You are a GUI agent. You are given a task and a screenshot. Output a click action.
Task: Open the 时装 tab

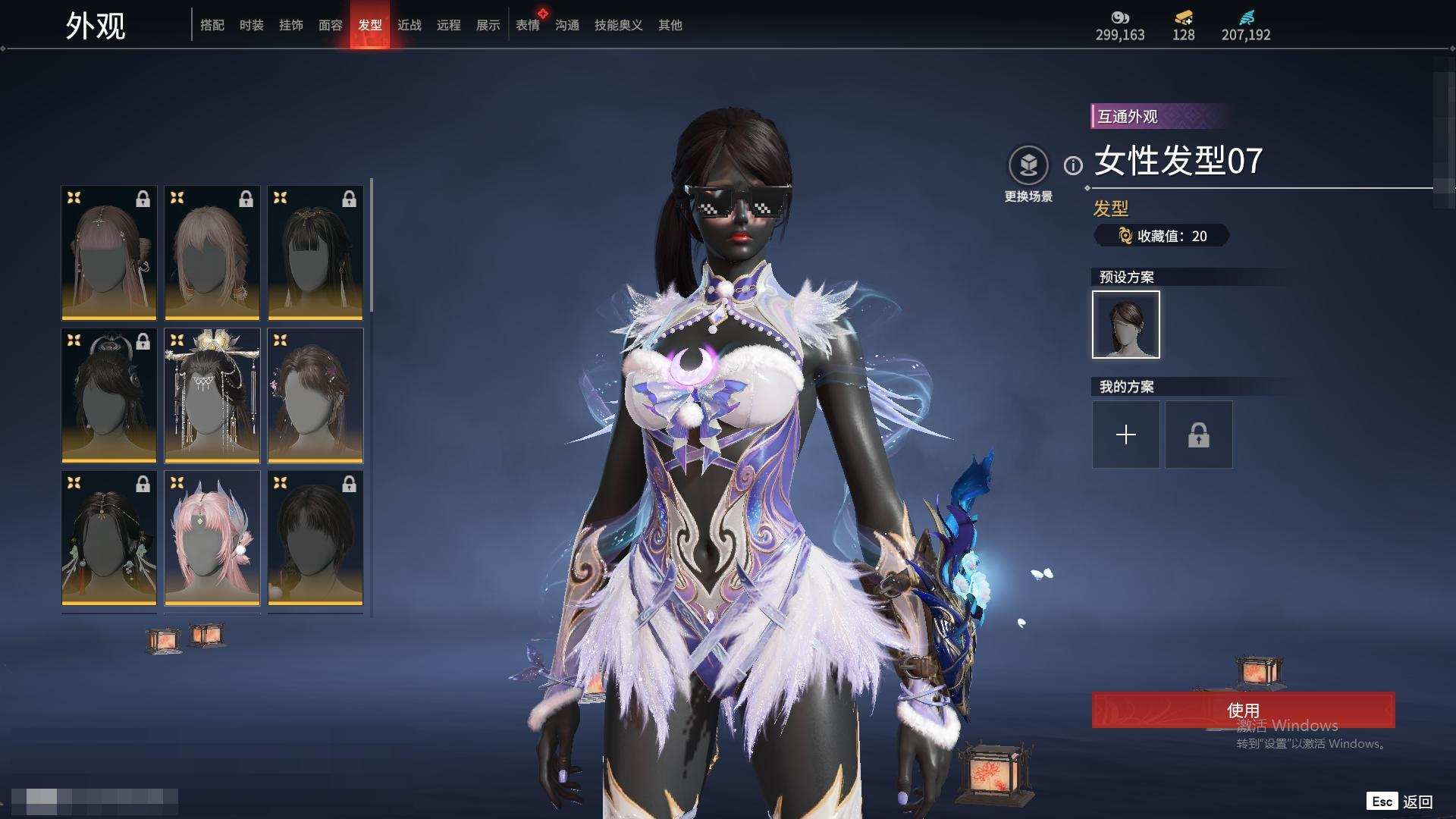click(251, 25)
